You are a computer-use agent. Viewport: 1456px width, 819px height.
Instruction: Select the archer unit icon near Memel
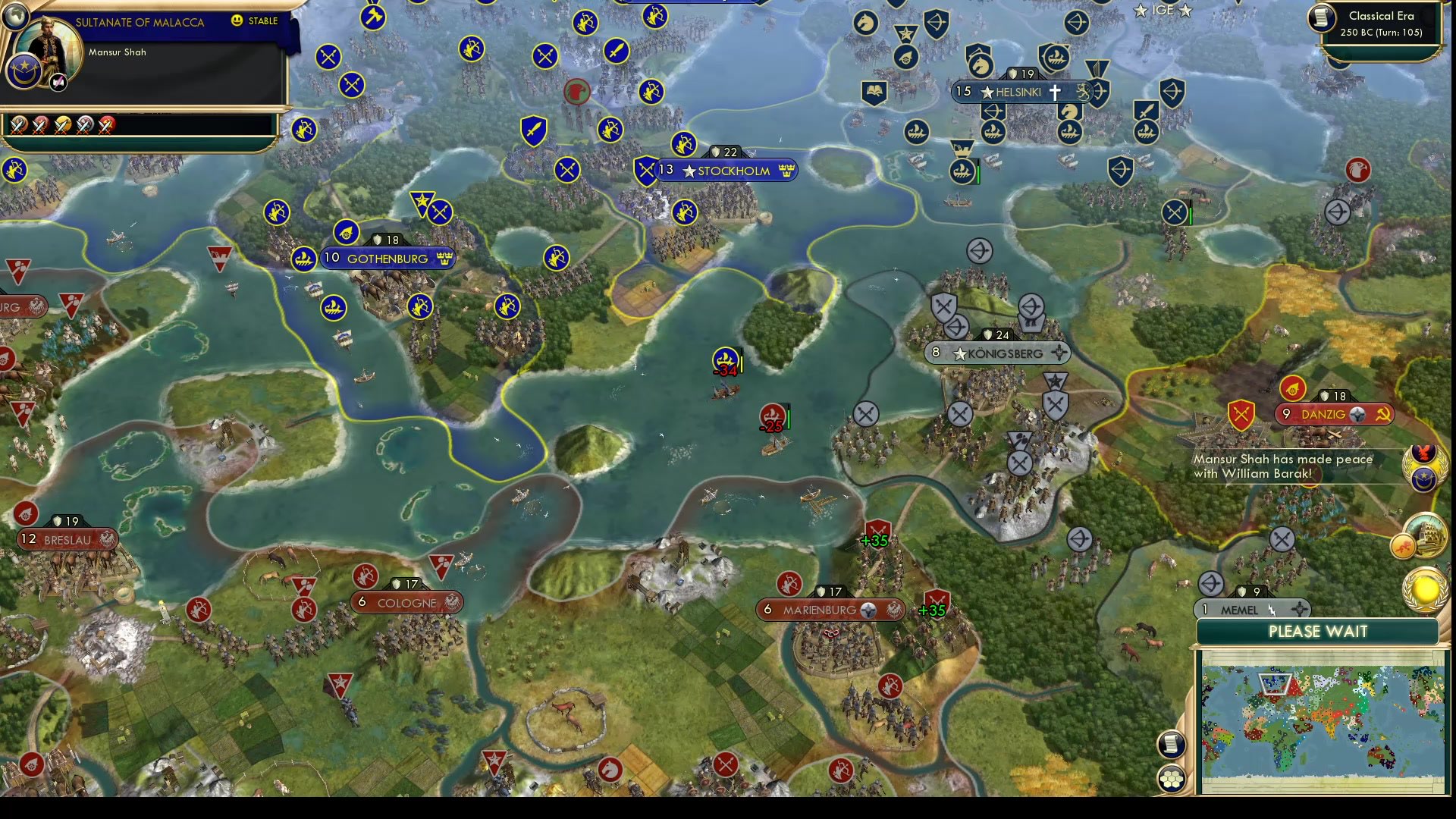1211,584
